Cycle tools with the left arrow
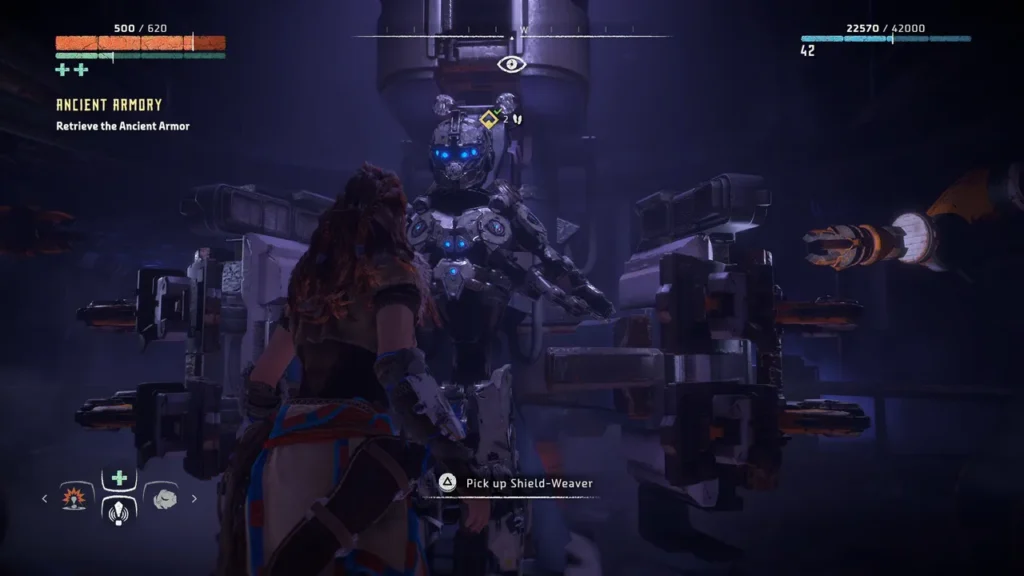1024x576 pixels. [45, 498]
